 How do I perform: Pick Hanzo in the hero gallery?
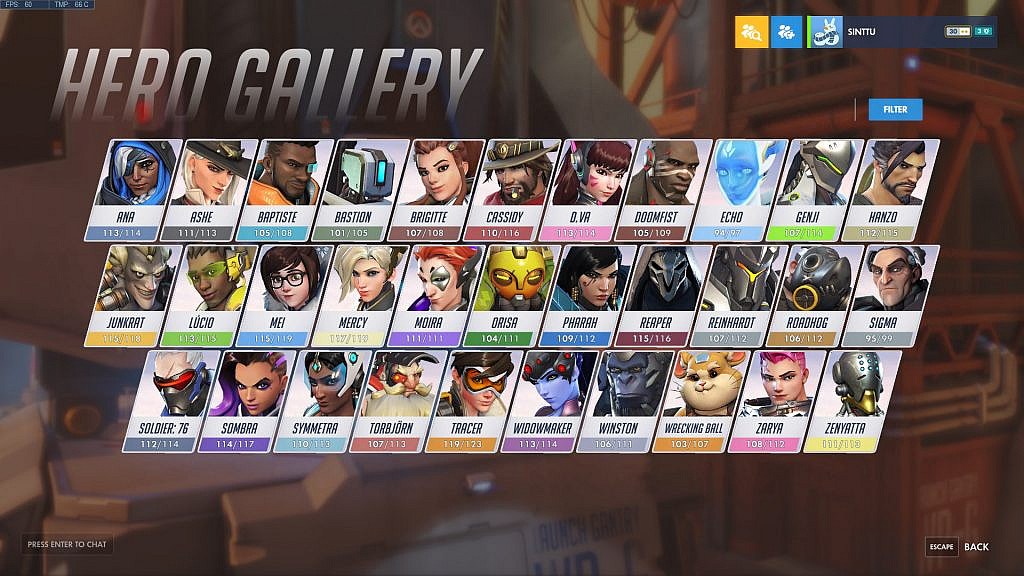(897, 186)
